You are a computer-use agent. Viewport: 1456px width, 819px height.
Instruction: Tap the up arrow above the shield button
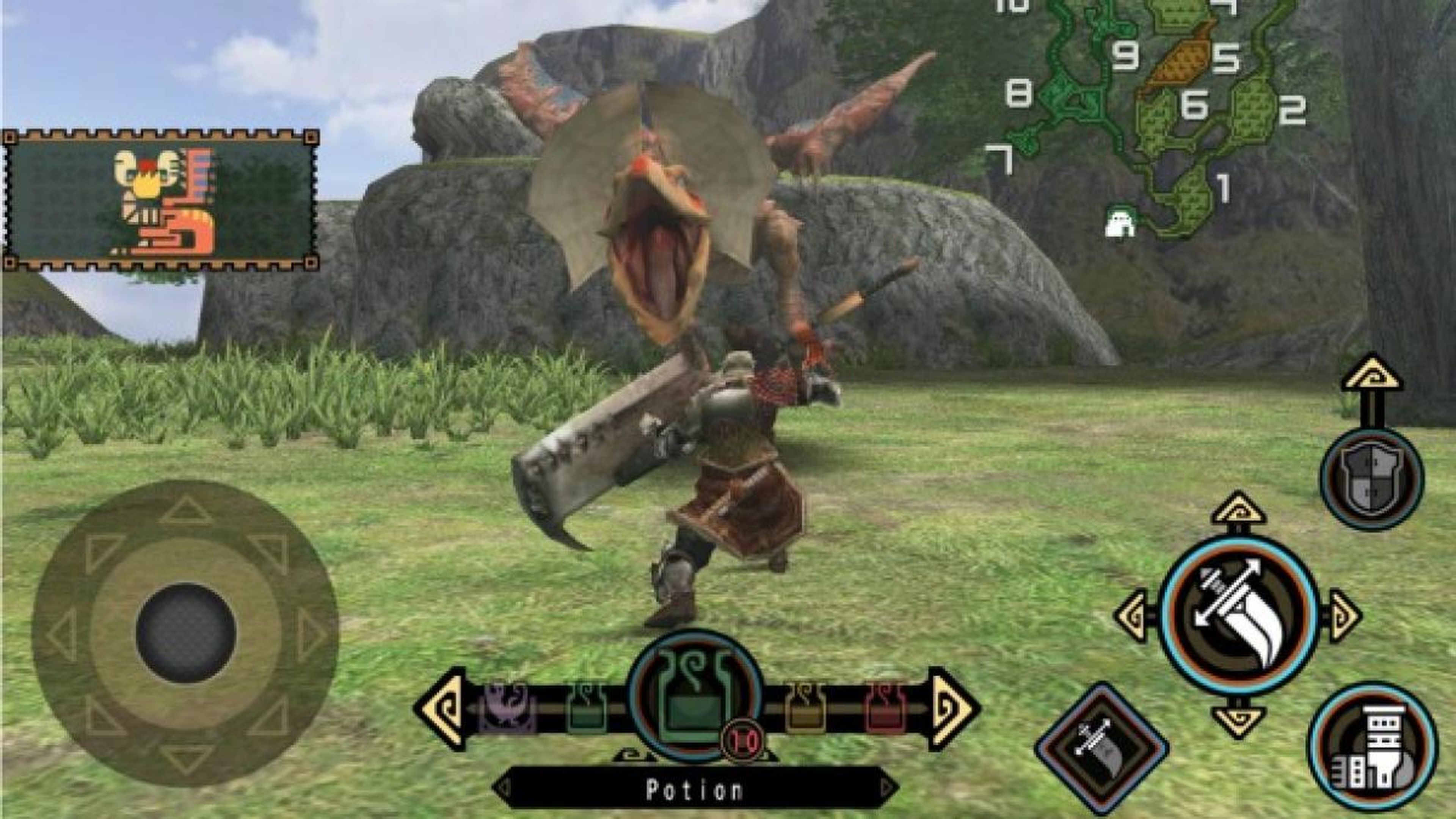[x=1372, y=374]
